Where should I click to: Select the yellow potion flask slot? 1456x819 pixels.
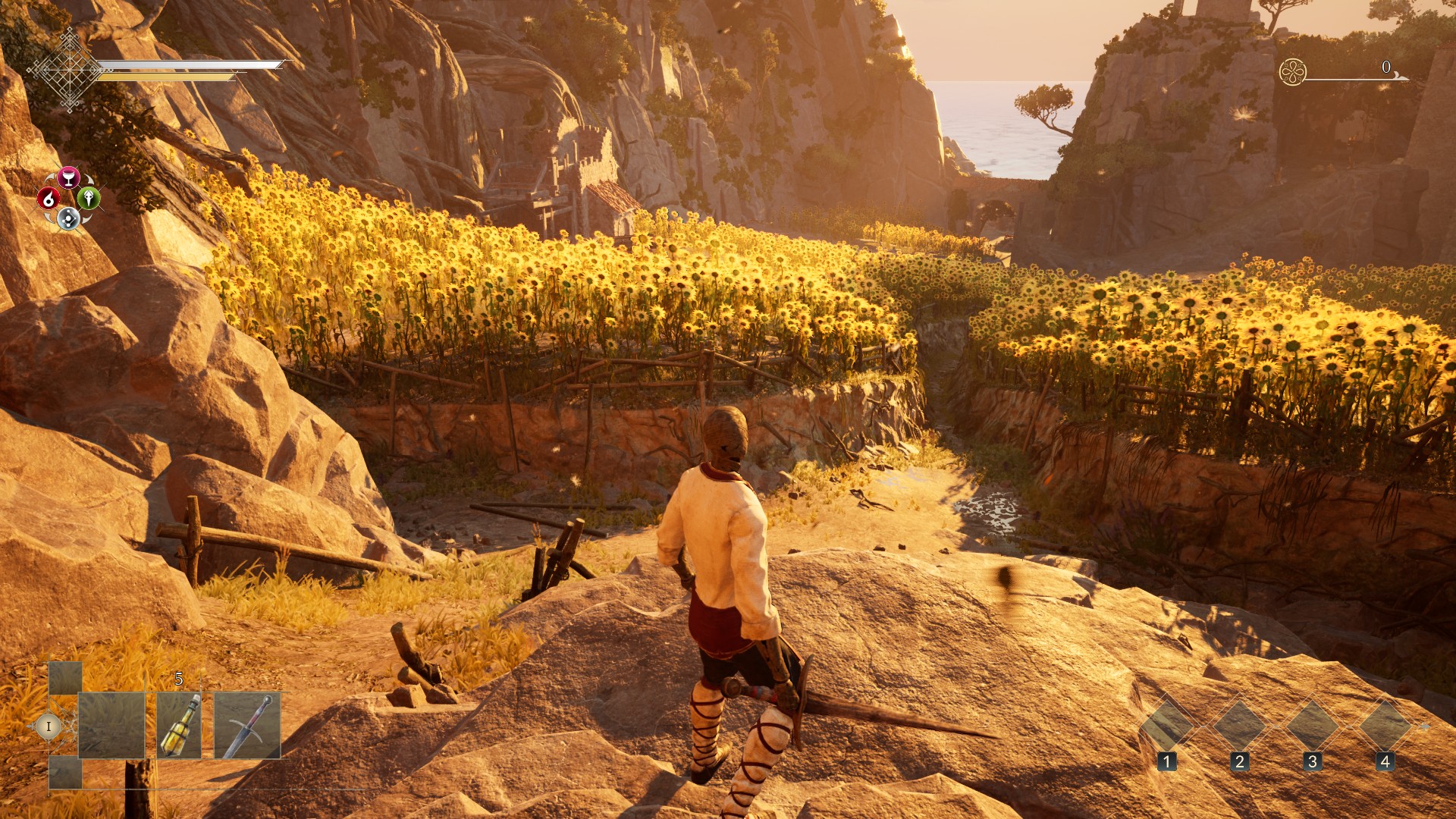tap(180, 726)
